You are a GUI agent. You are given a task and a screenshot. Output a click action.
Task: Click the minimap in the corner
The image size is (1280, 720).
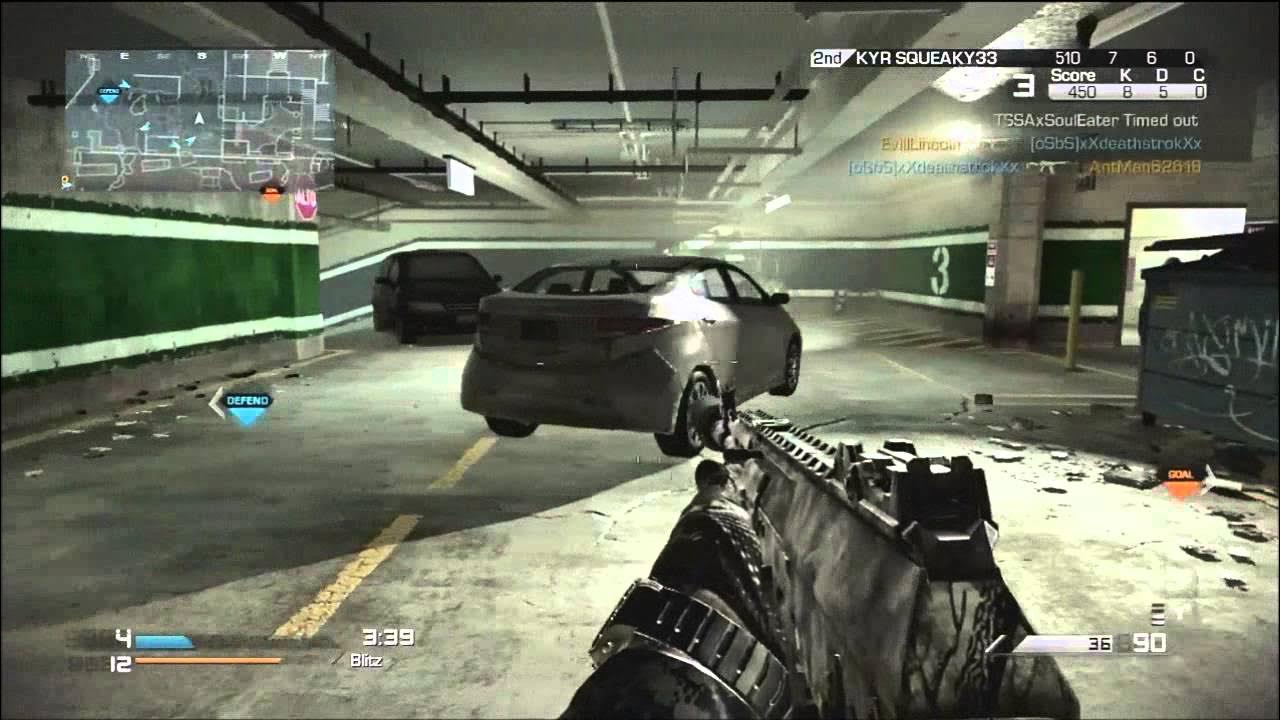[x=199, y=120]
